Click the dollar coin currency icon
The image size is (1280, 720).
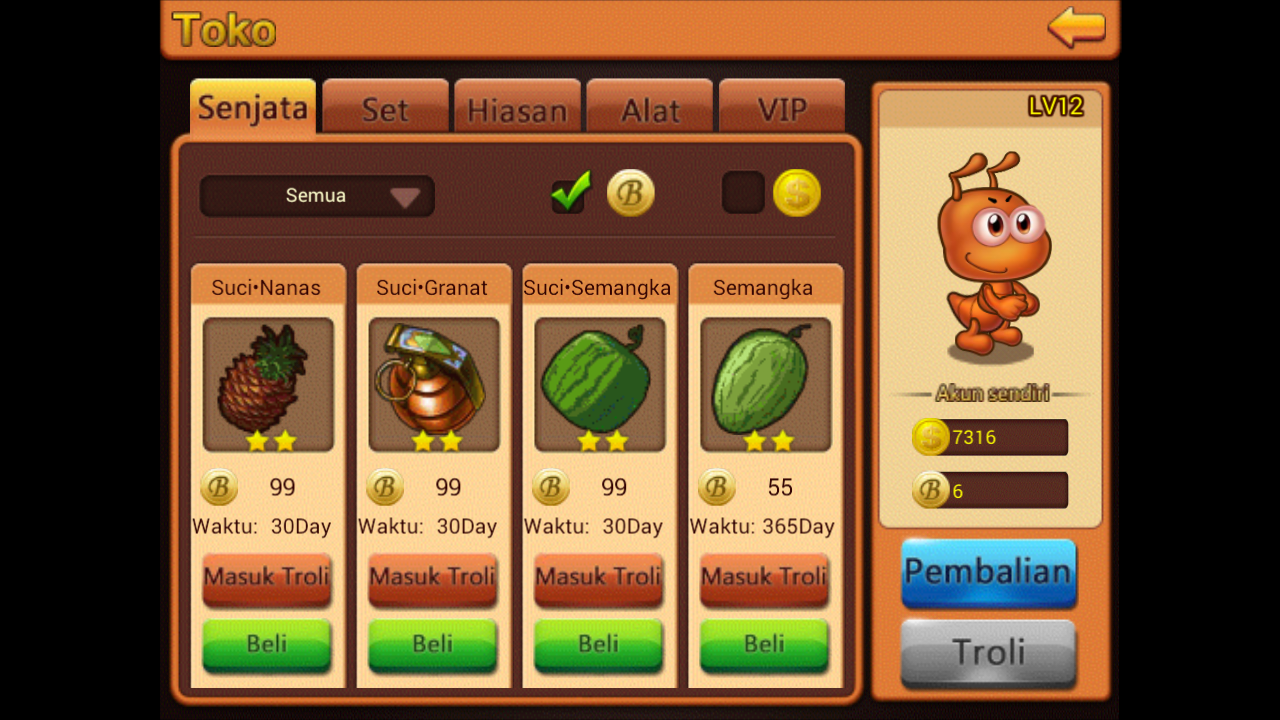[795, 192]
